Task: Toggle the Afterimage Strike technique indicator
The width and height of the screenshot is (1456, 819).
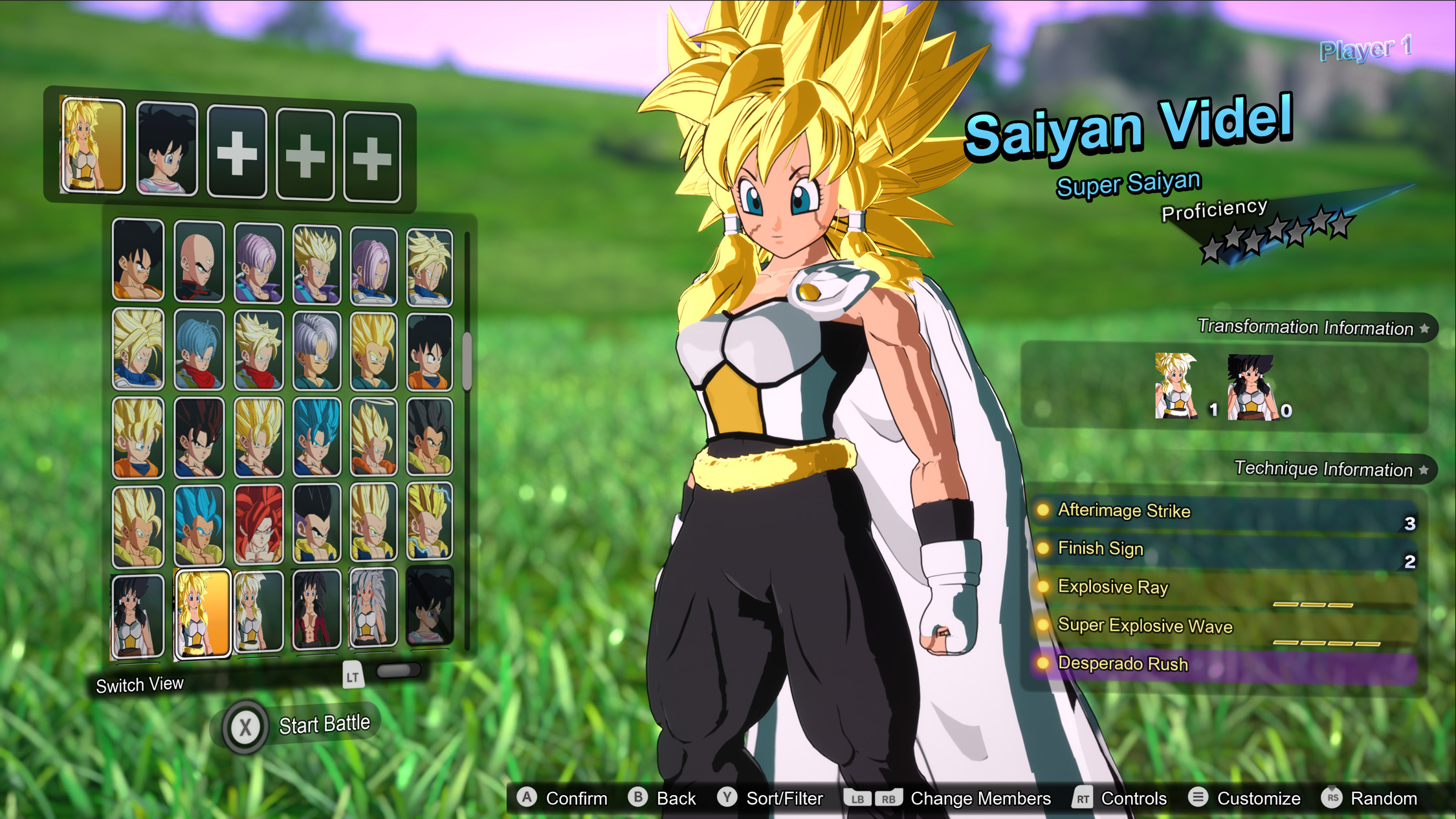Action: [1044, 511]
